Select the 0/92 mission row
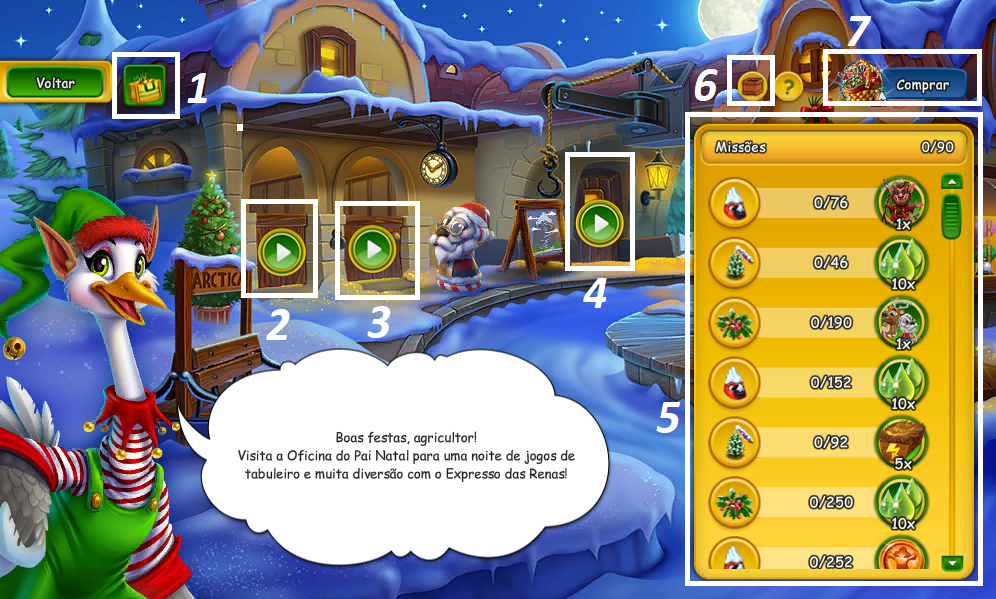The height and width of the screenshot is (599, 996). tap(820, 441)
